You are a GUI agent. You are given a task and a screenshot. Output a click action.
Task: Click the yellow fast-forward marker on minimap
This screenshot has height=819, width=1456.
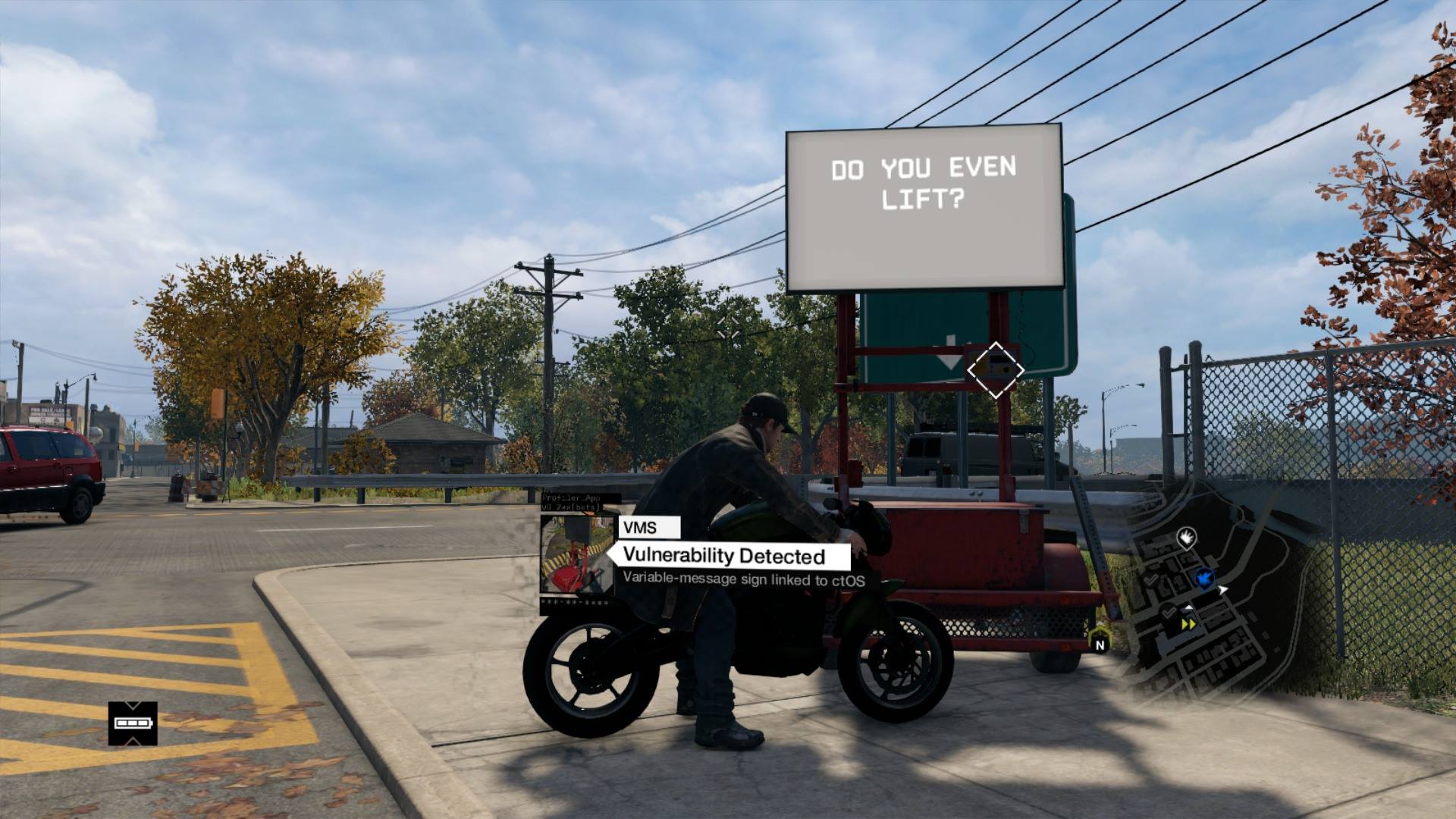click(x=1188, y=624)
